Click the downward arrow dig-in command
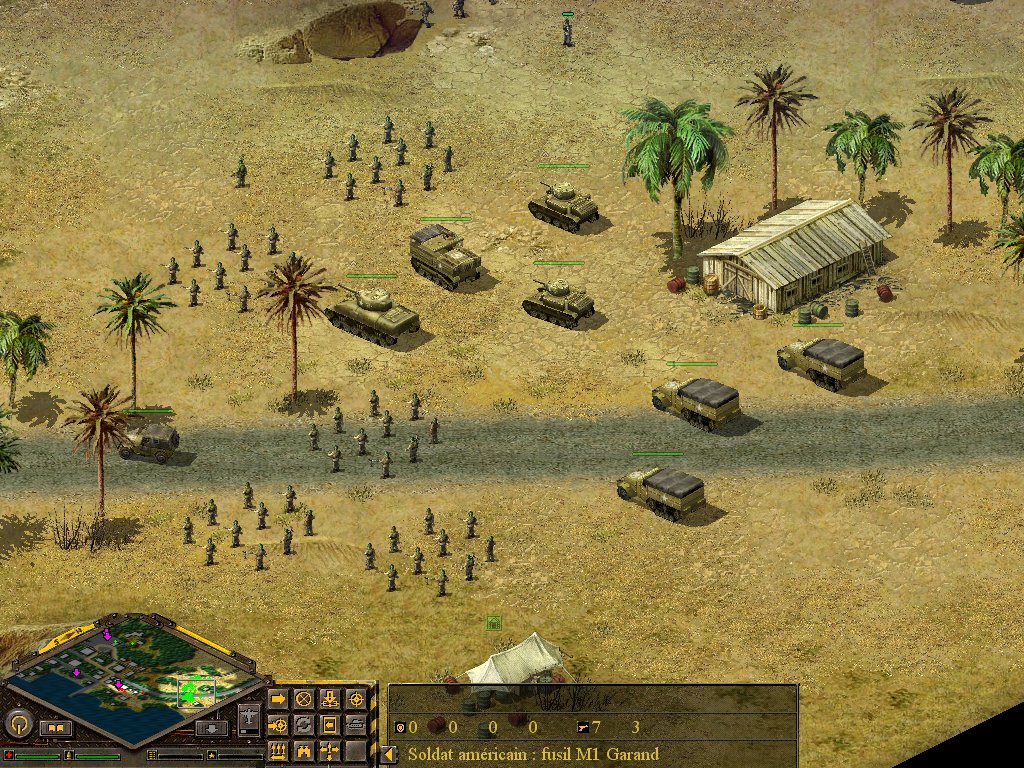Viewport: 1024px width, 768px height. click(x=330, y=698)
